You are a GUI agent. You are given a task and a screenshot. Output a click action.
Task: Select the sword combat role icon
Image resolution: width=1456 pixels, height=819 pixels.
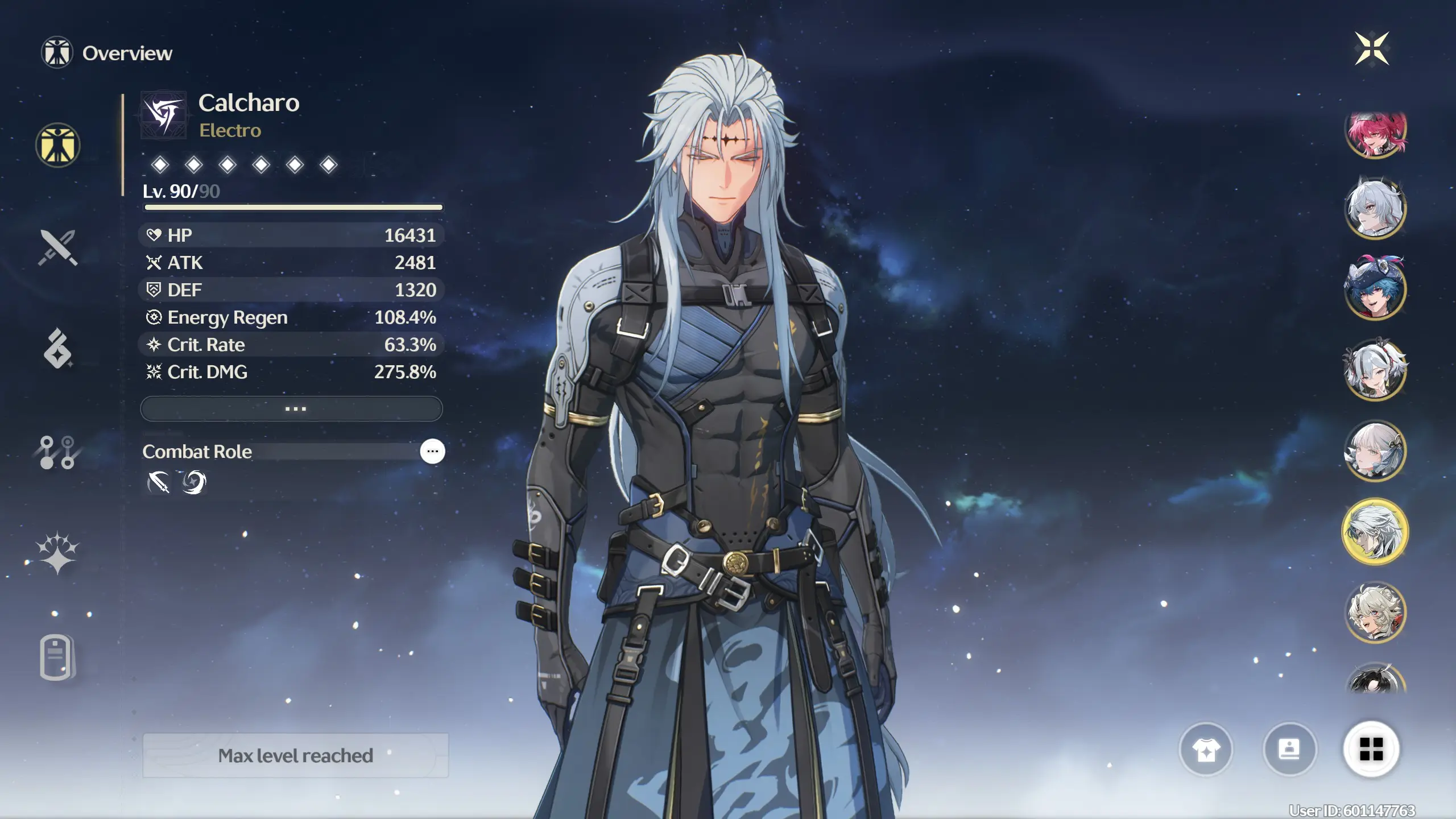[159, 483]
